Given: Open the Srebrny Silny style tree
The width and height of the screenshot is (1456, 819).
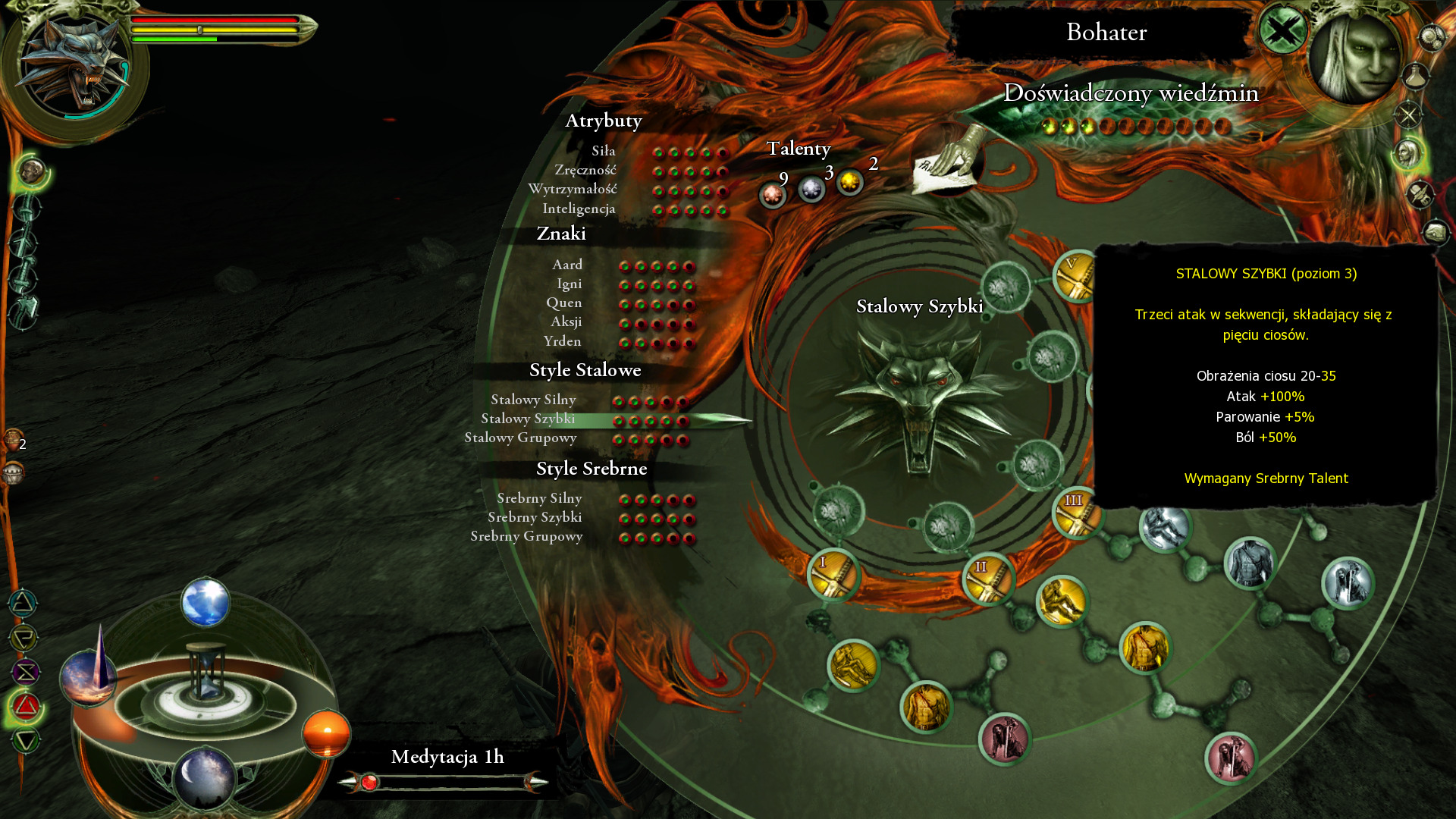Looking at the screenshot, I should (x=539, y=499).
